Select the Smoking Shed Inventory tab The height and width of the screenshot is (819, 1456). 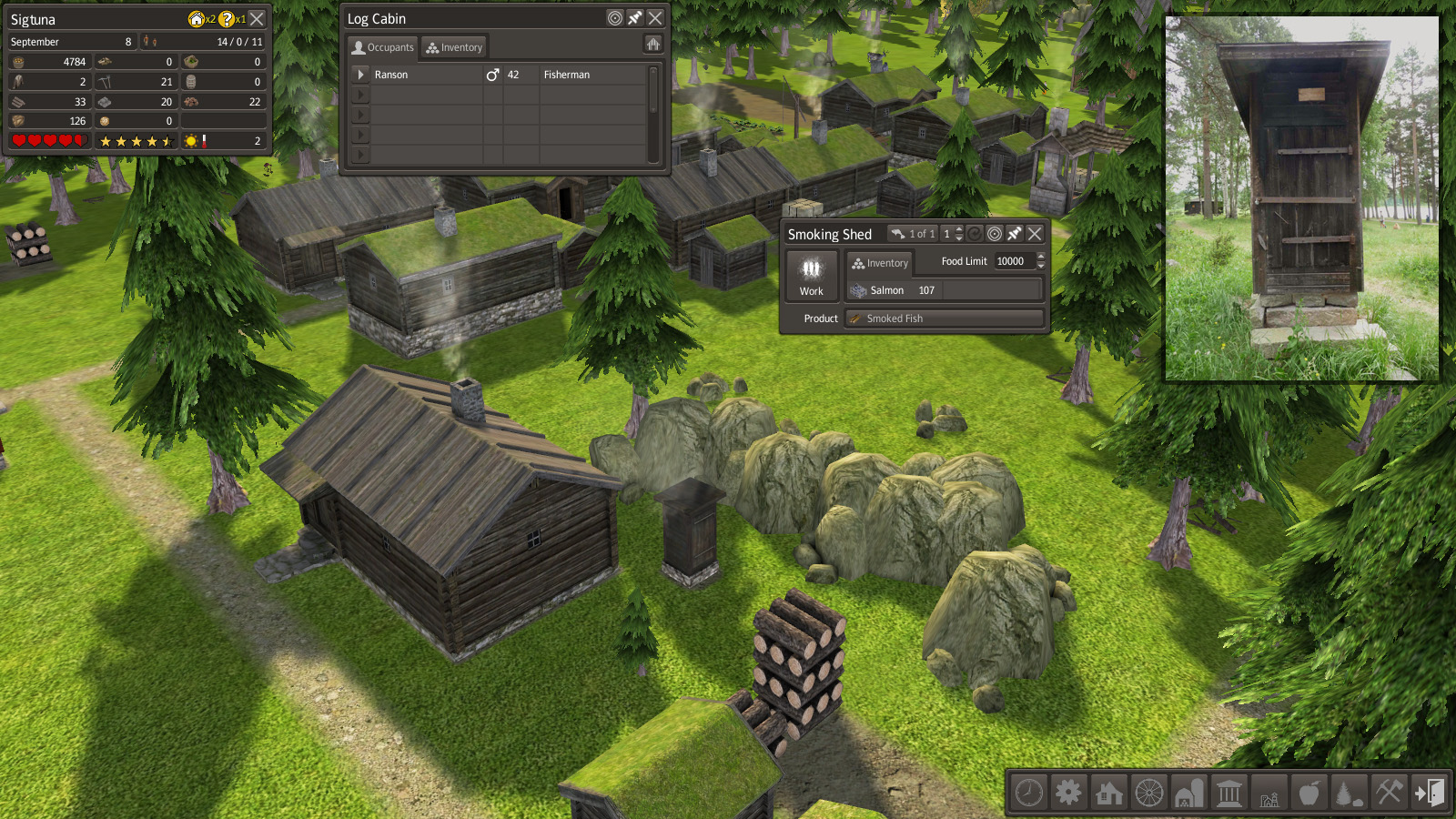coord(880,263)
